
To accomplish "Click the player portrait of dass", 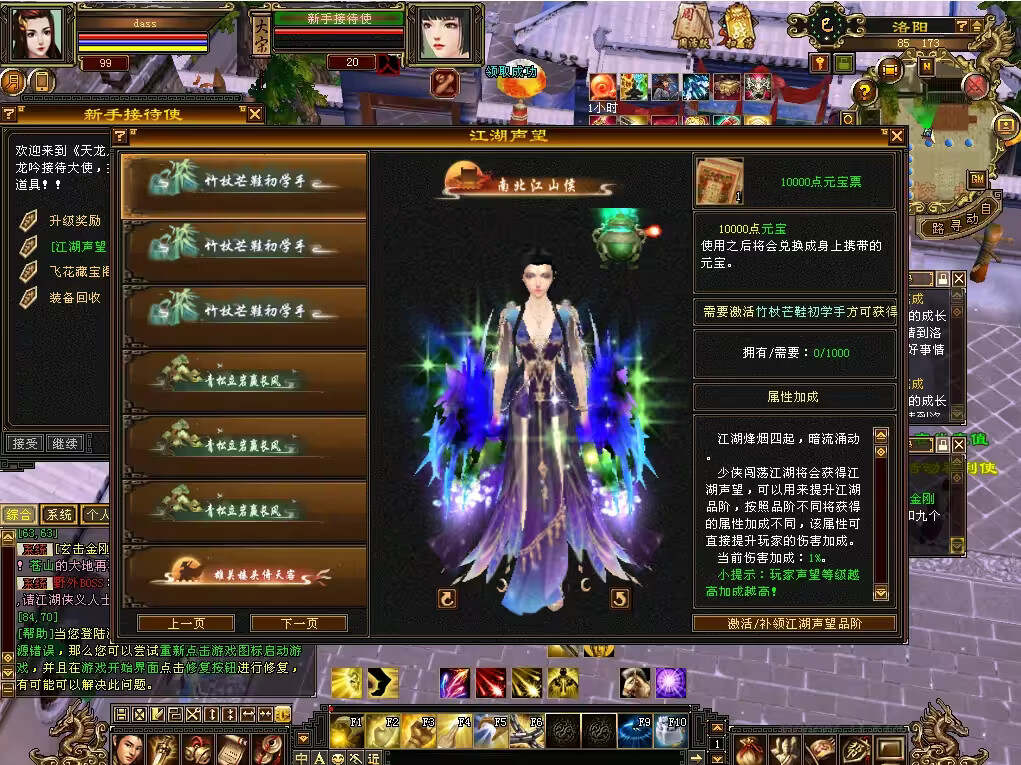I will (37, 36).
